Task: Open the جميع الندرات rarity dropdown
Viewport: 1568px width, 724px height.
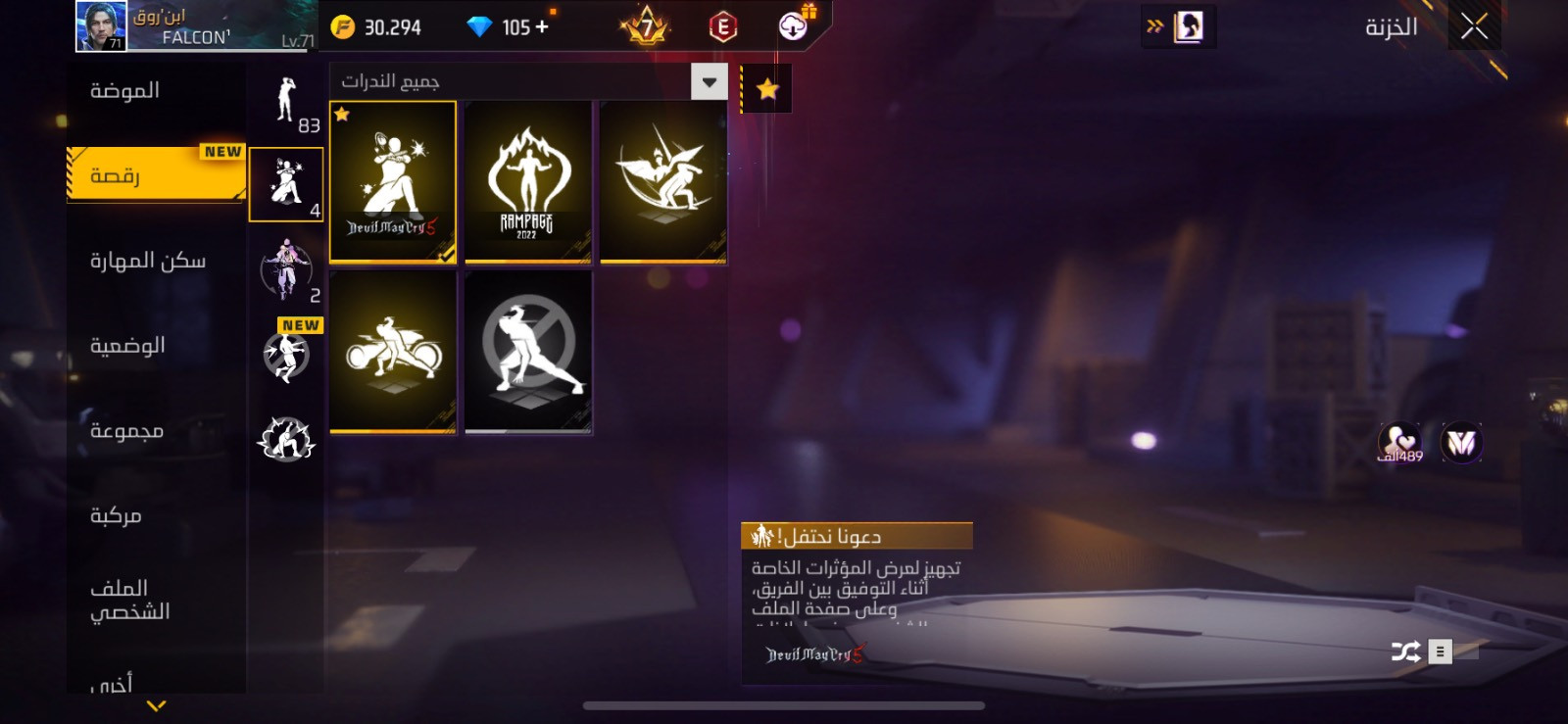Action: (709, 82)
